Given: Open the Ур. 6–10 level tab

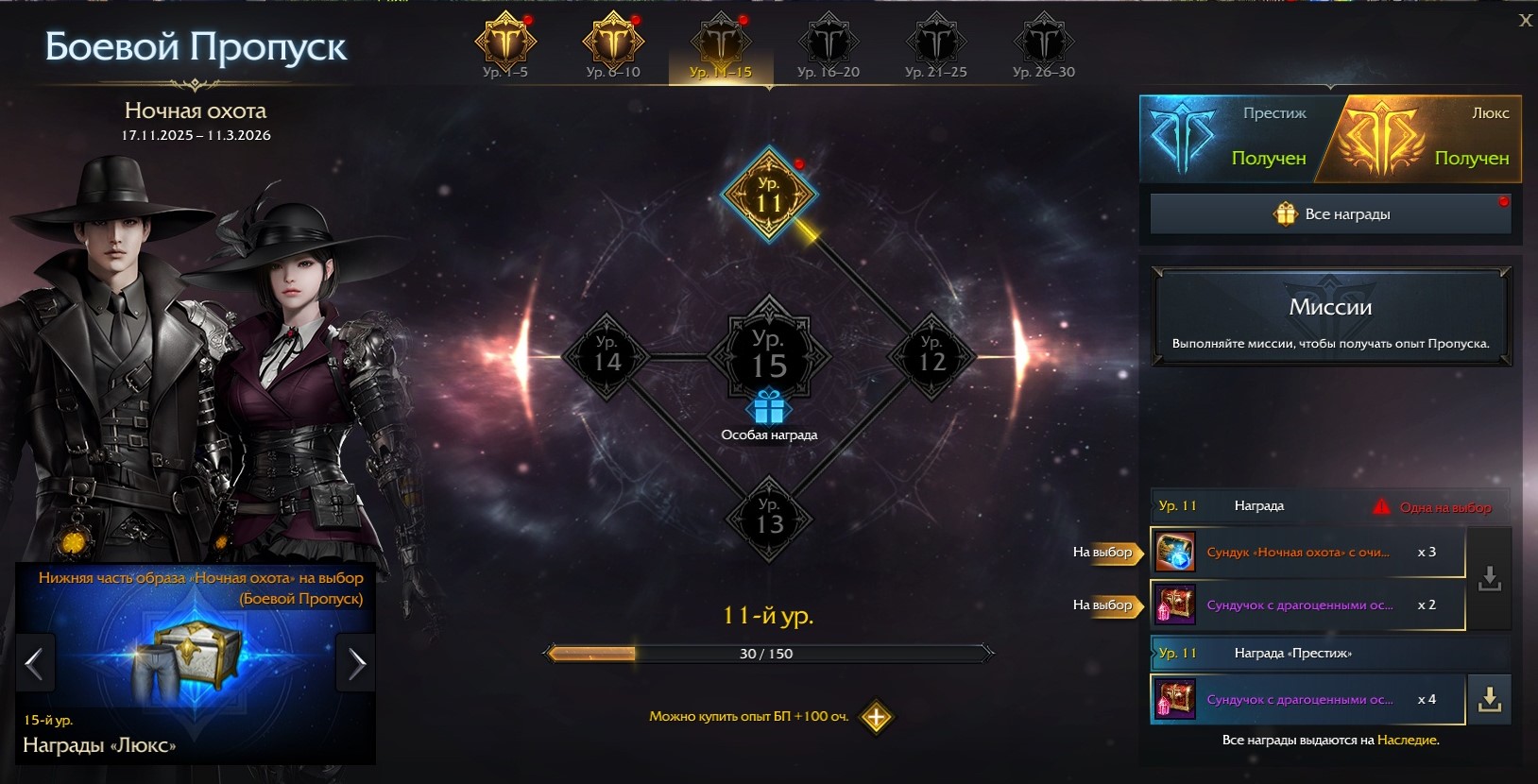Looking at the screenshot, I should pos(613,46).
